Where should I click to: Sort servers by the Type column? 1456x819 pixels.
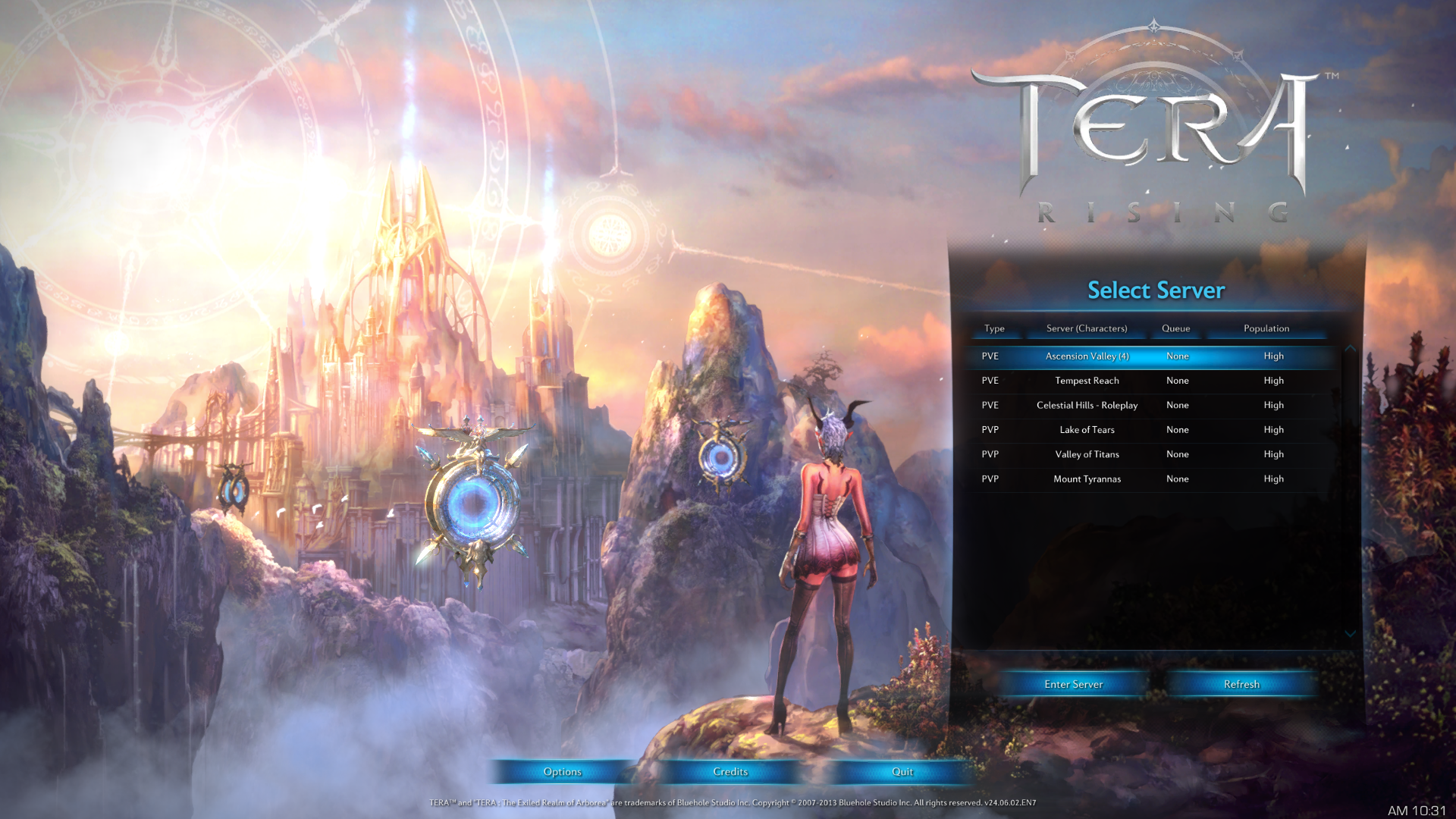coord(994,328)
